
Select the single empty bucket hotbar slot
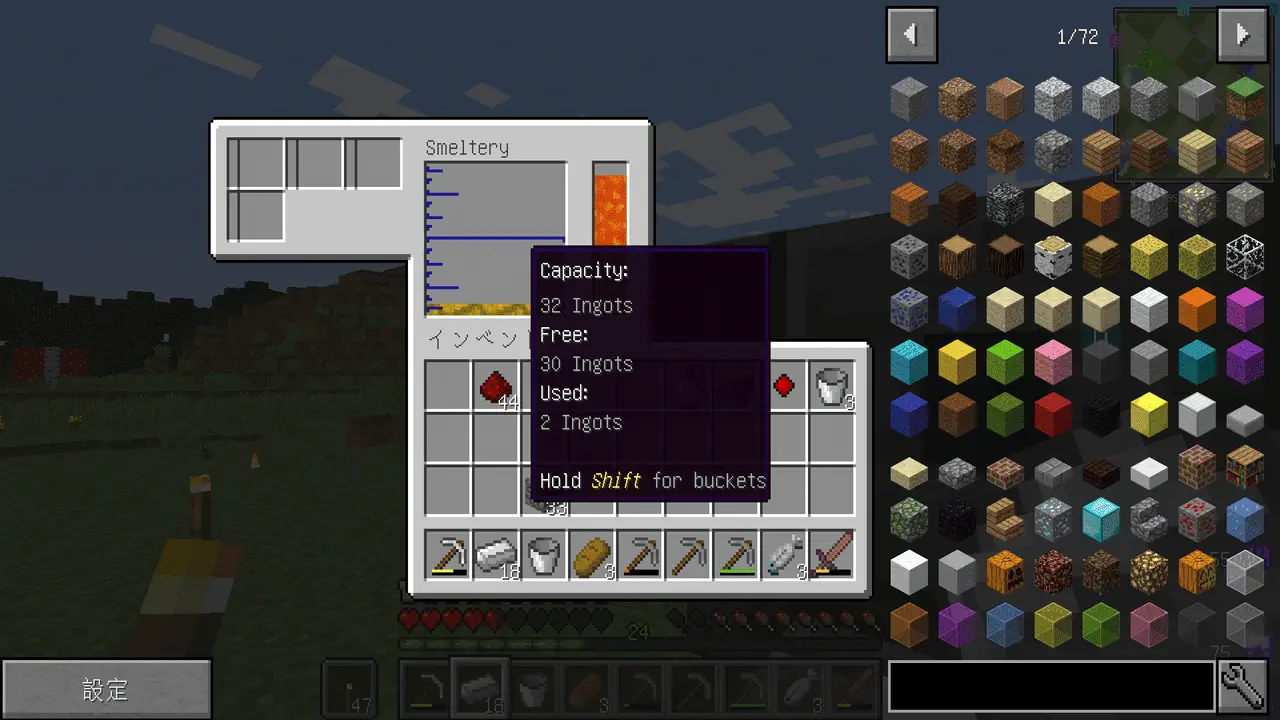[544, 555]
